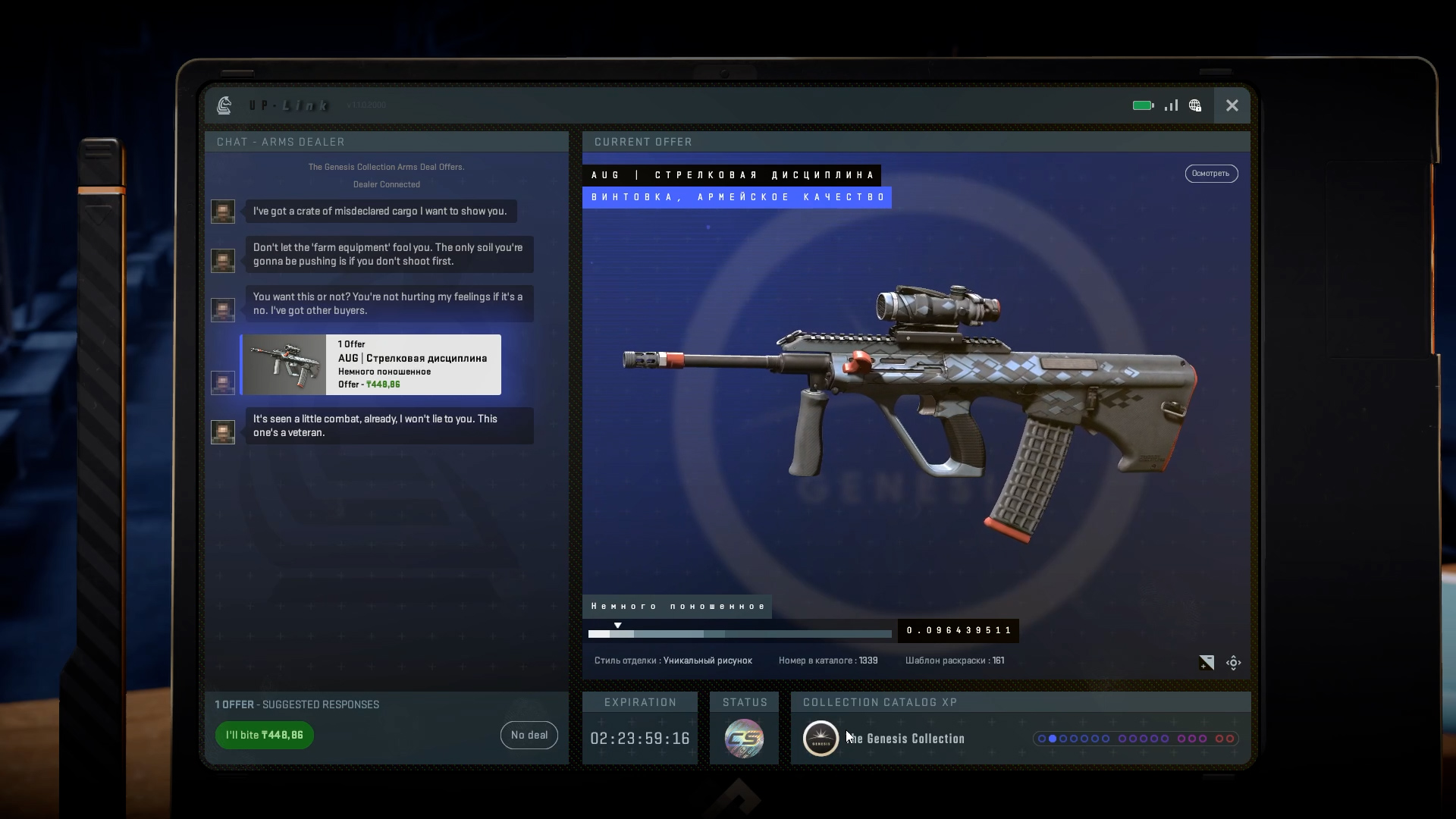Click the UP-Link logo icon
Image resolution: width=1456 pixels, height=819 pixels.
pos(224,105)
